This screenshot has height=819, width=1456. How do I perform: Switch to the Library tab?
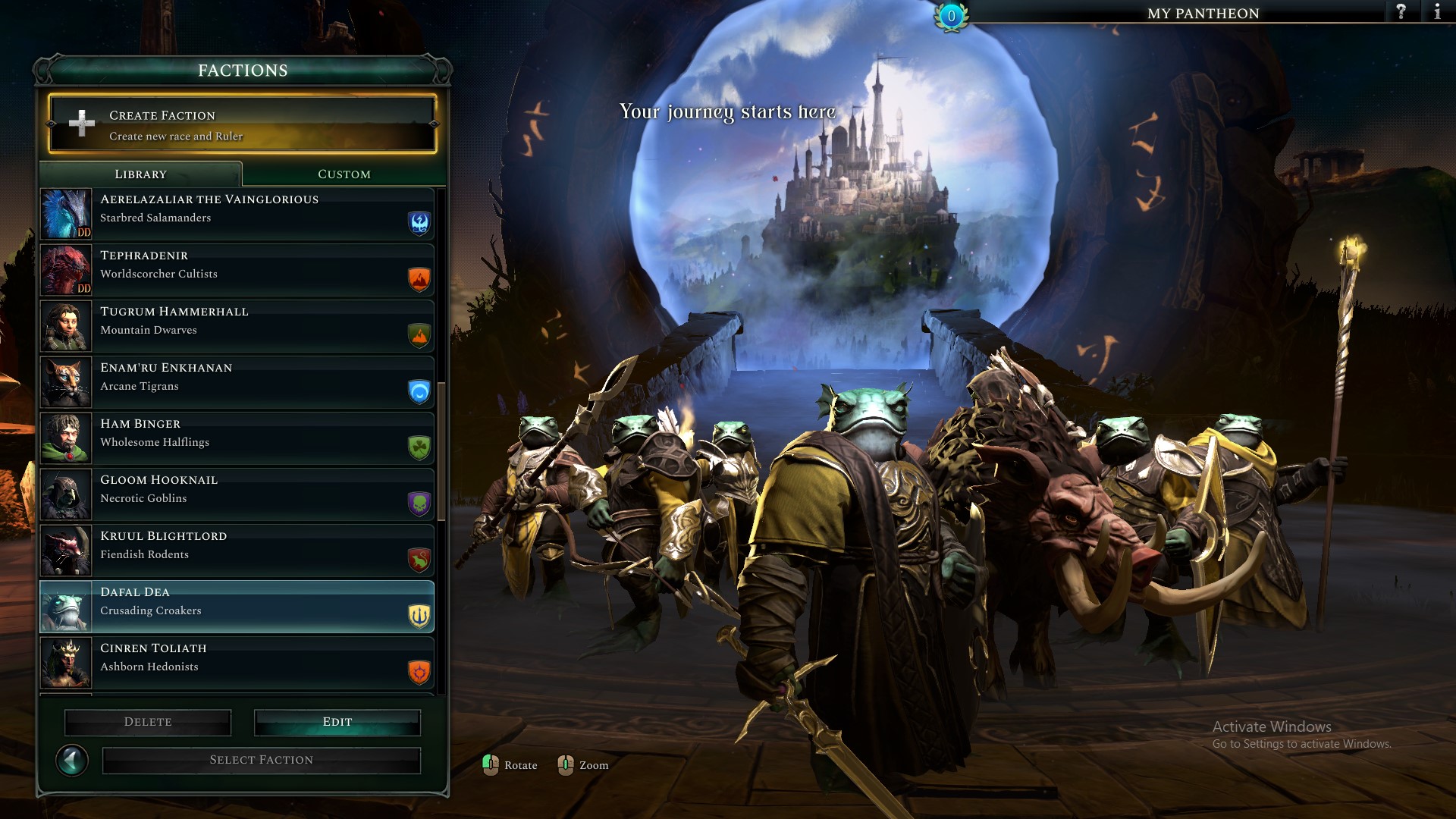[140, 174]
